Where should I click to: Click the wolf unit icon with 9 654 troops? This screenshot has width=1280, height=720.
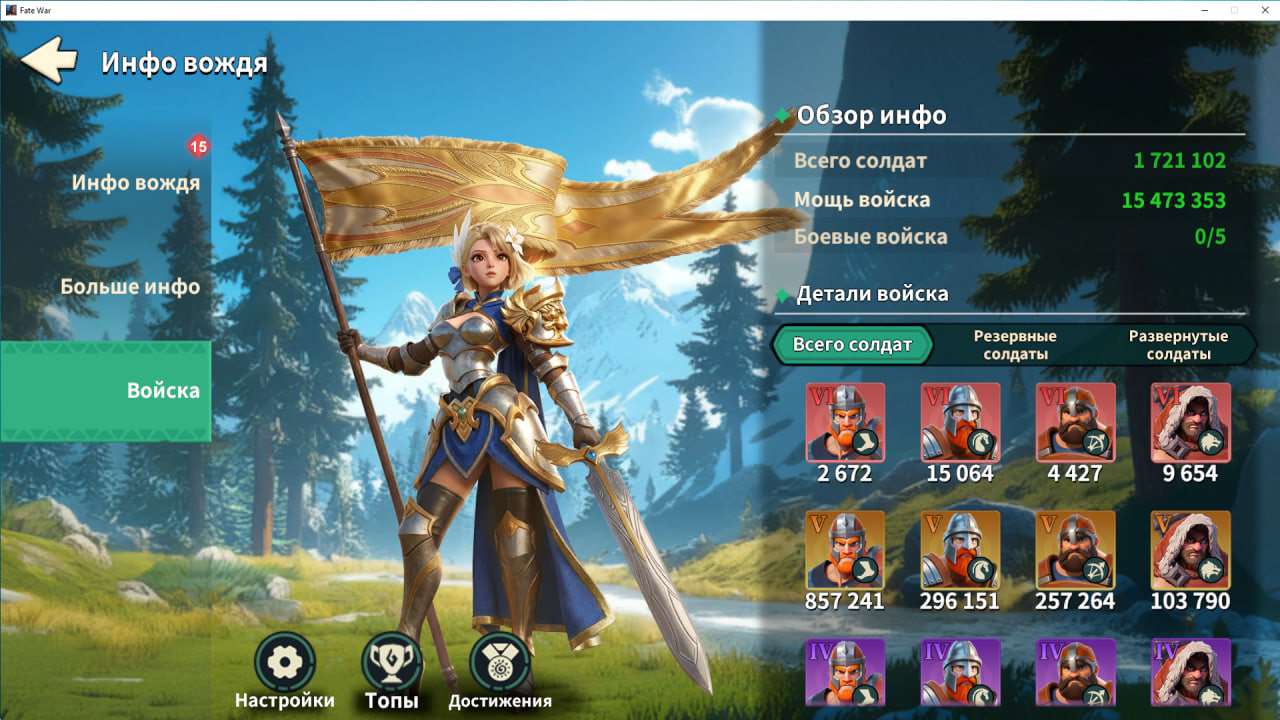click(1190, 423)
